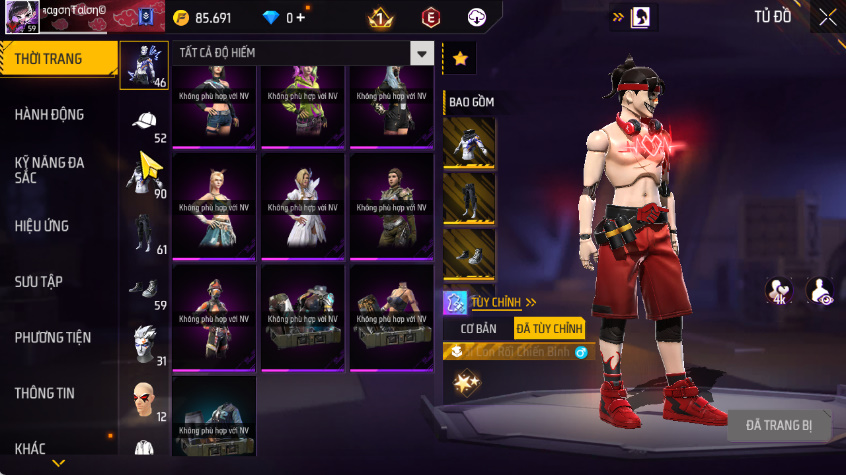846x475 pixels.
Task: Click the ĐÃ TRANG BỊ button
Action: coord(779,425)
